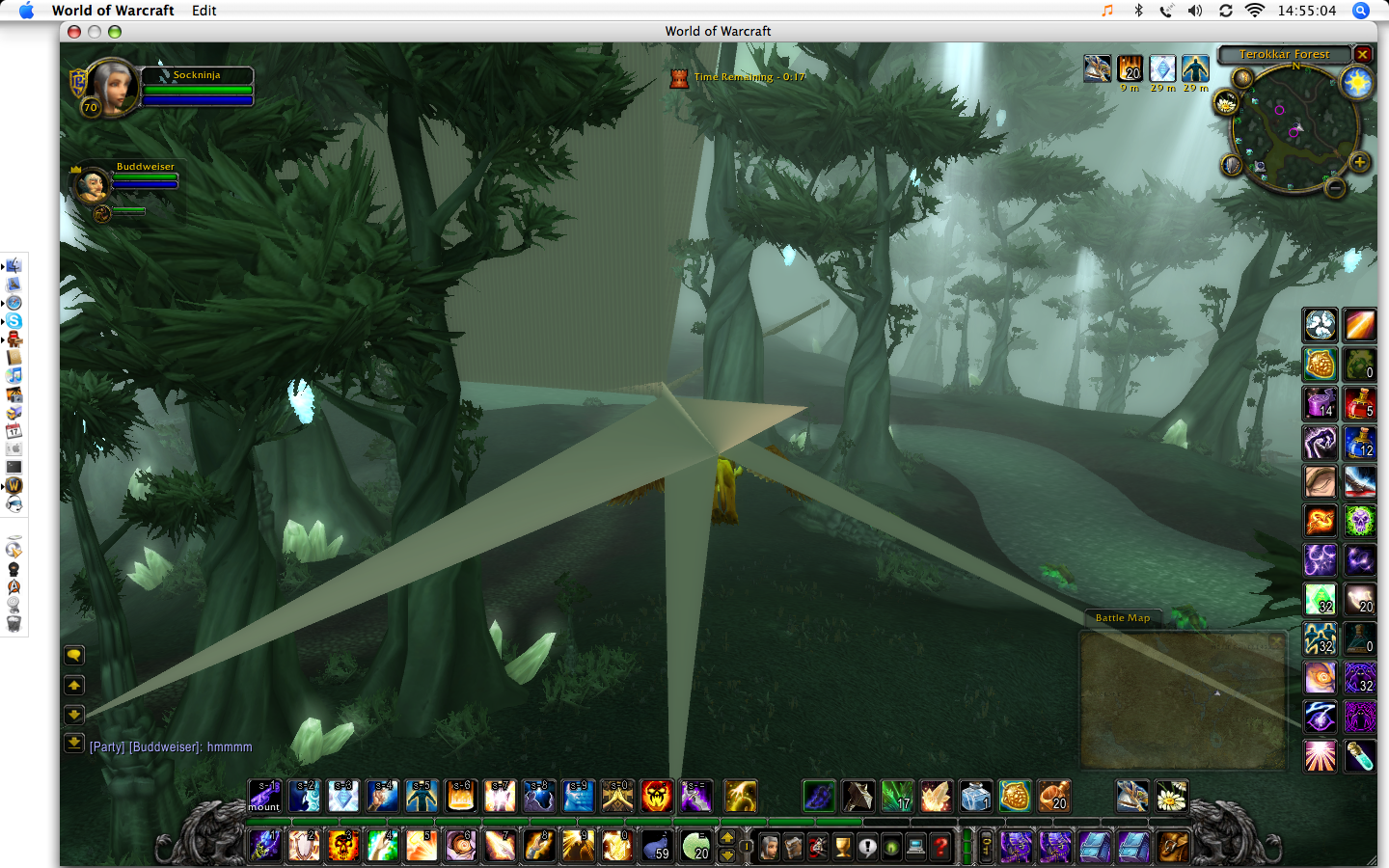Click the day/night sun indicator
The image size is (1389, 868).
[x=1357, y=84]
